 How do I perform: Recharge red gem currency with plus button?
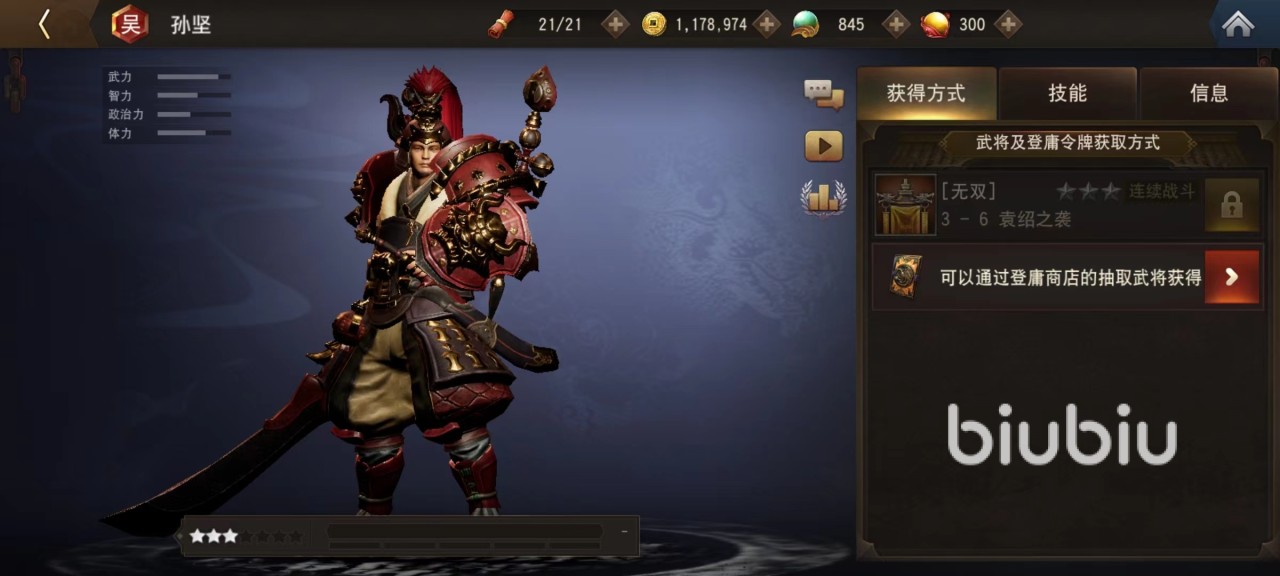pos(1008,24)
